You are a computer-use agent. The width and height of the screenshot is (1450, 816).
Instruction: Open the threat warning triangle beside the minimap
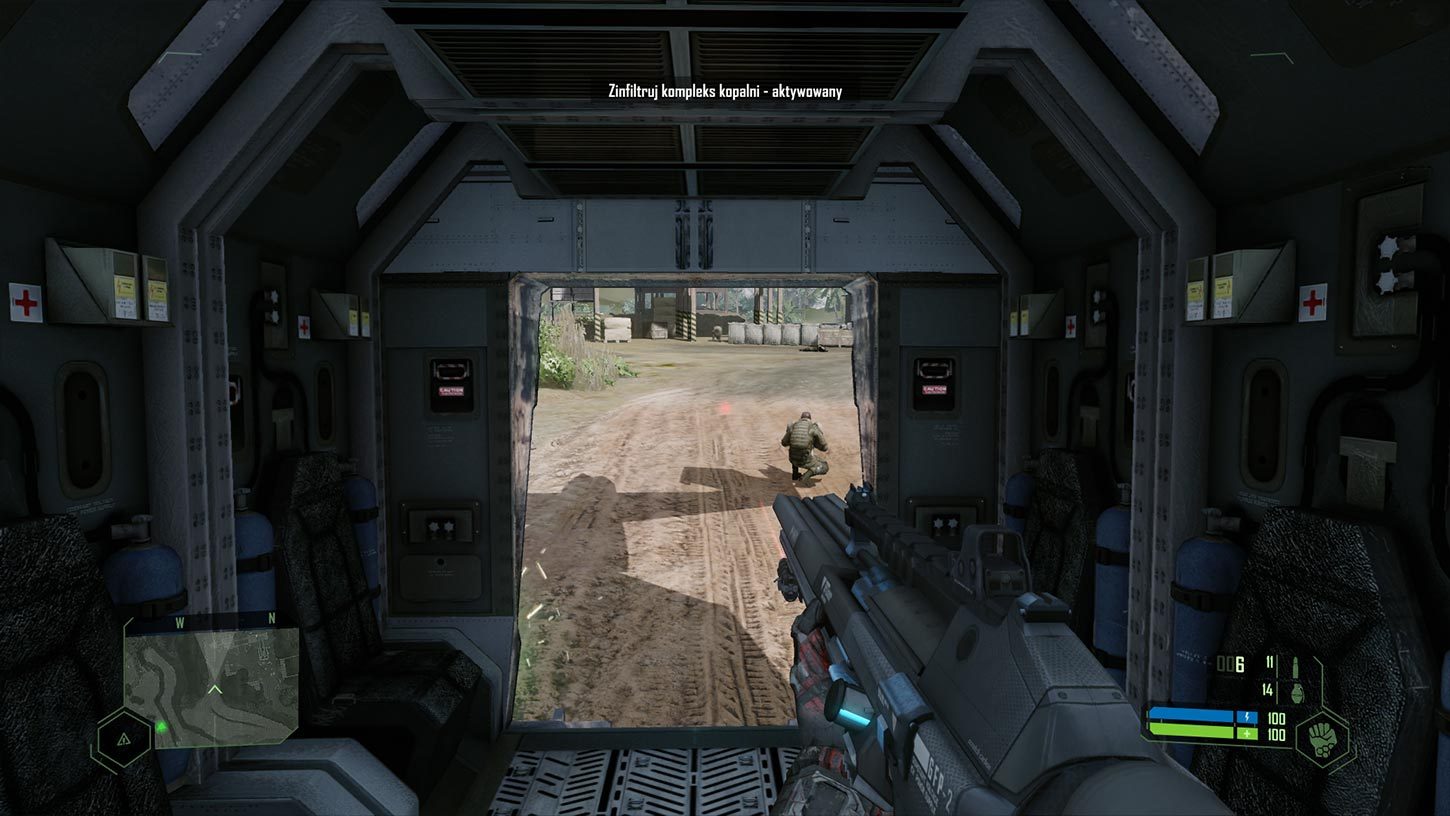coord(124,740)
